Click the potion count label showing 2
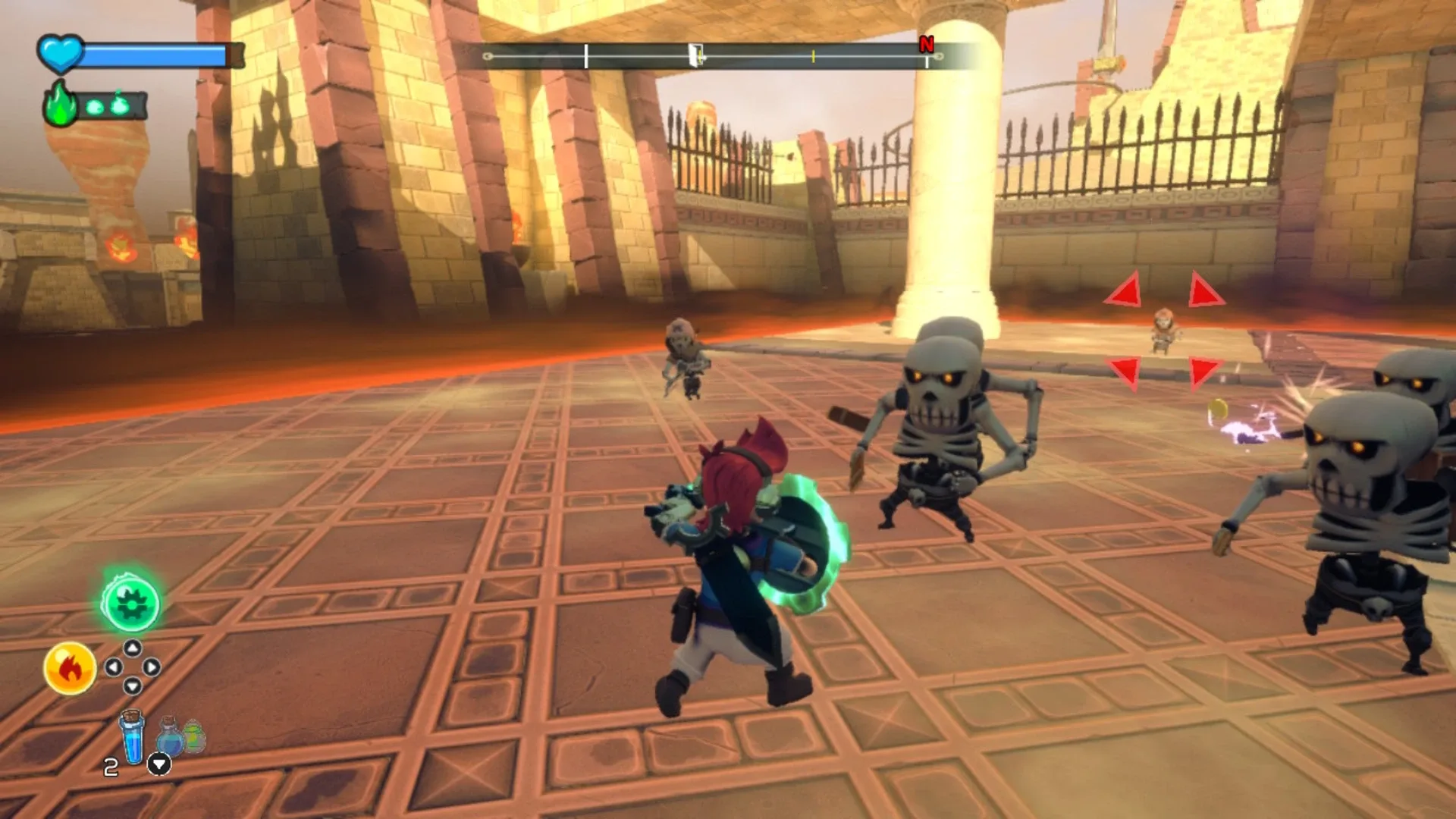Viewport: 1456px width, 819px height. (110, 766)
